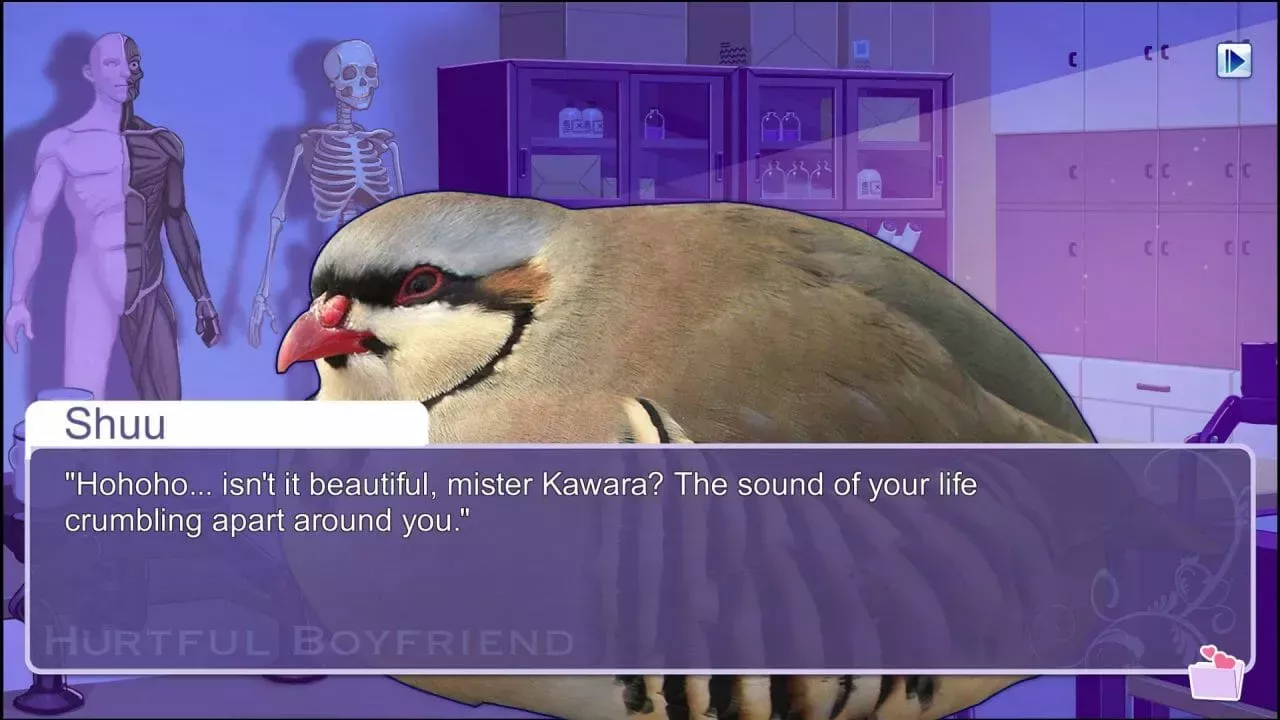Click the smaller heart above the folder

(x=1208, y=651)
